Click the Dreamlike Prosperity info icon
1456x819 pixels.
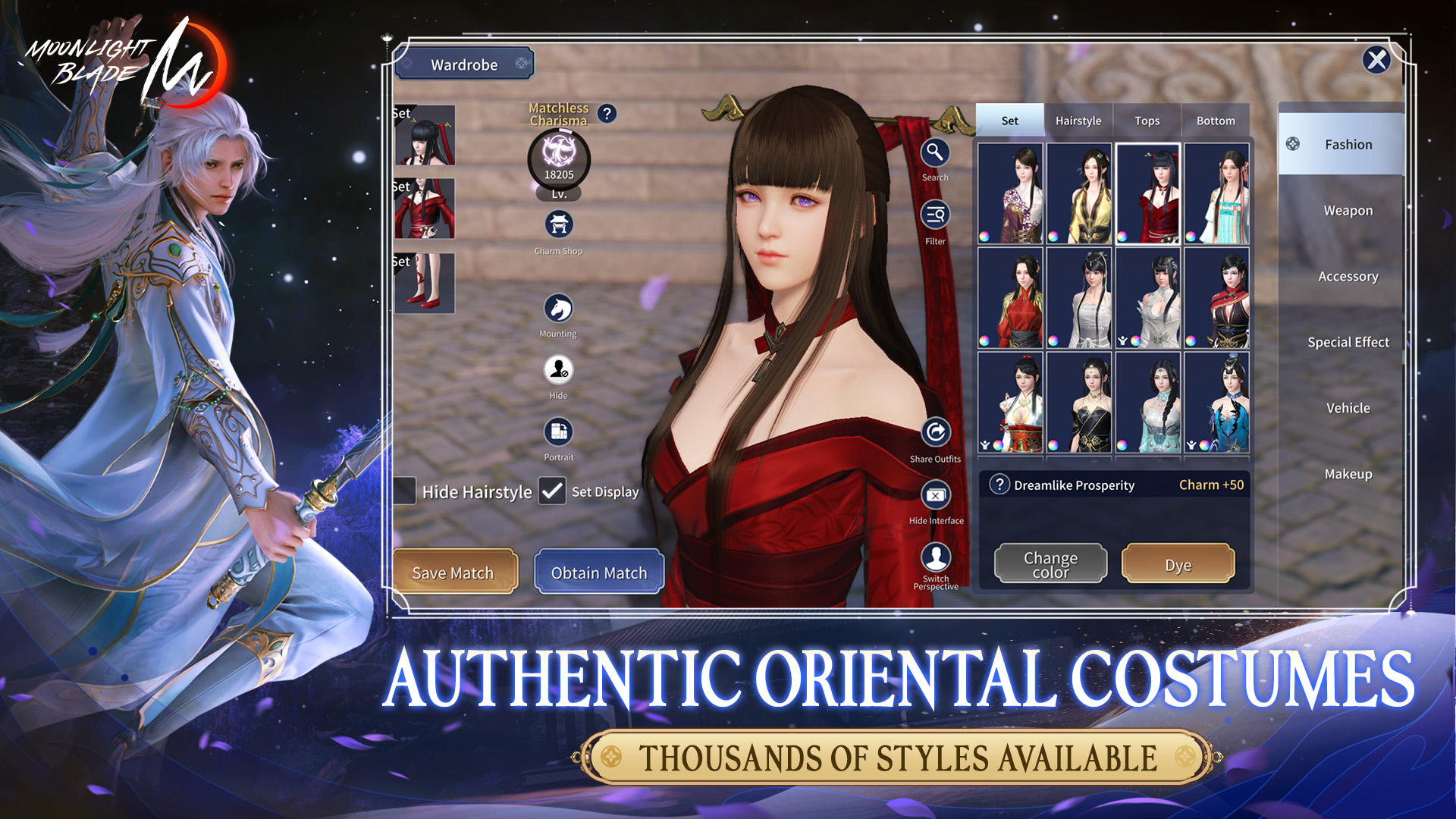(1000, 485)
